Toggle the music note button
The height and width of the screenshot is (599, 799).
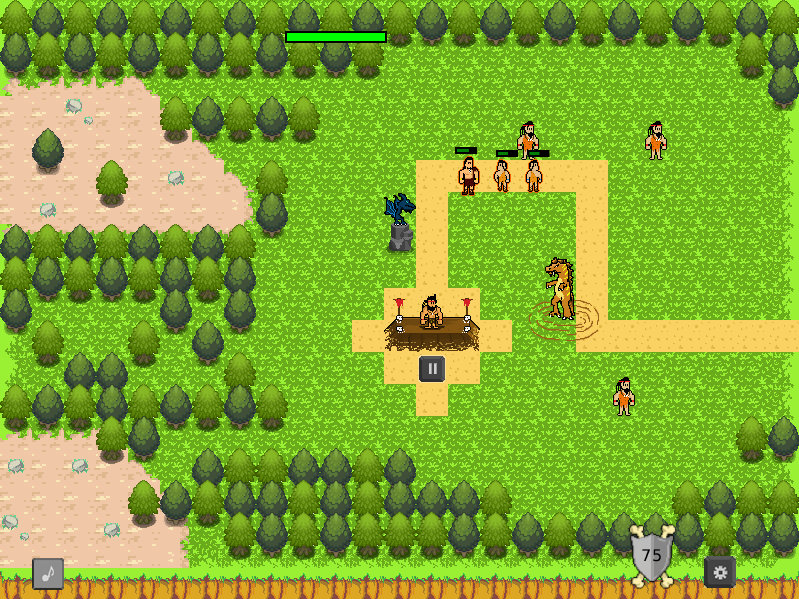coord(48,573)
